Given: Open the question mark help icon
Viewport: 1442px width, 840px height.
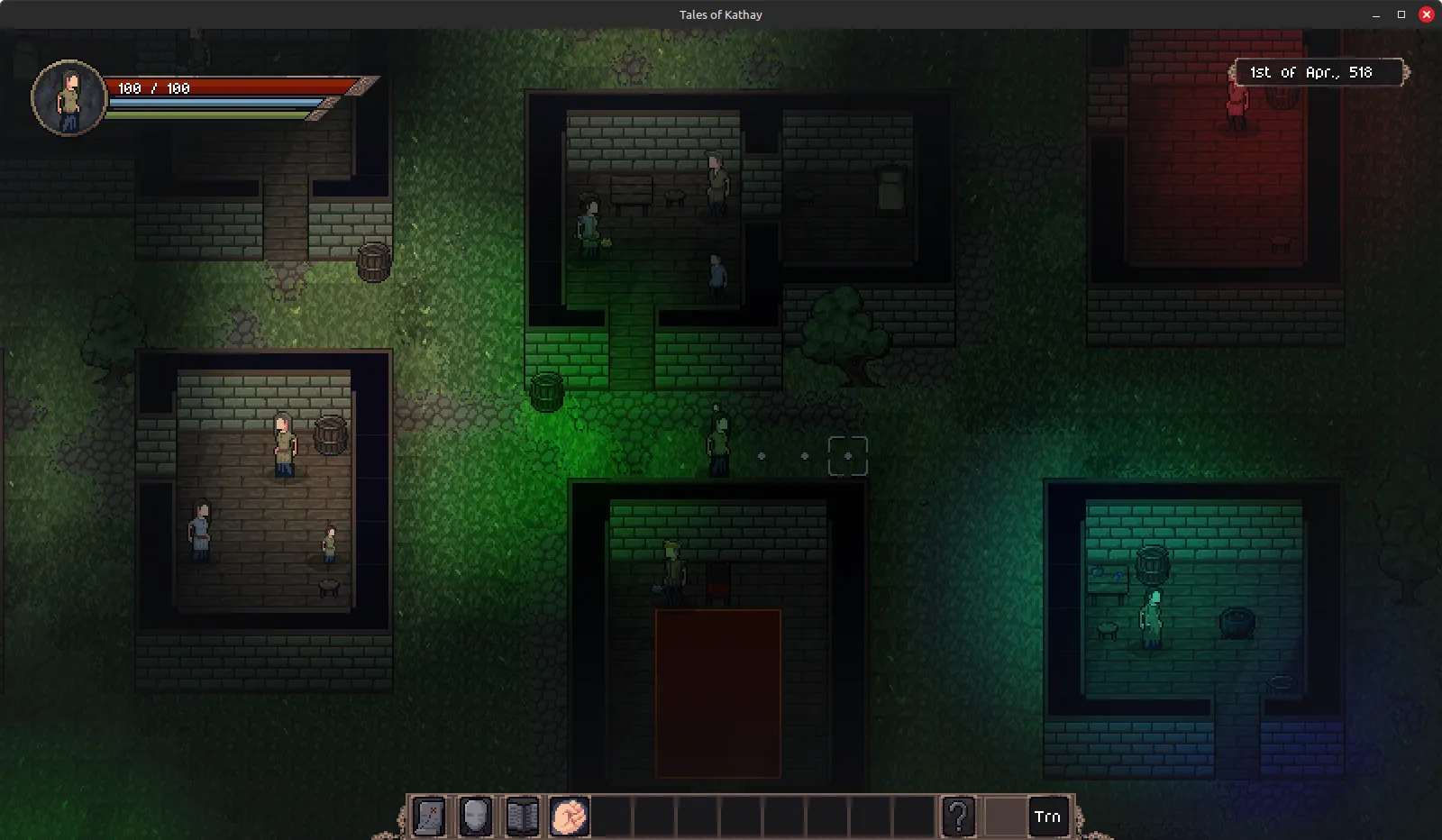Looking at the screenshot, I should point(958,817).
